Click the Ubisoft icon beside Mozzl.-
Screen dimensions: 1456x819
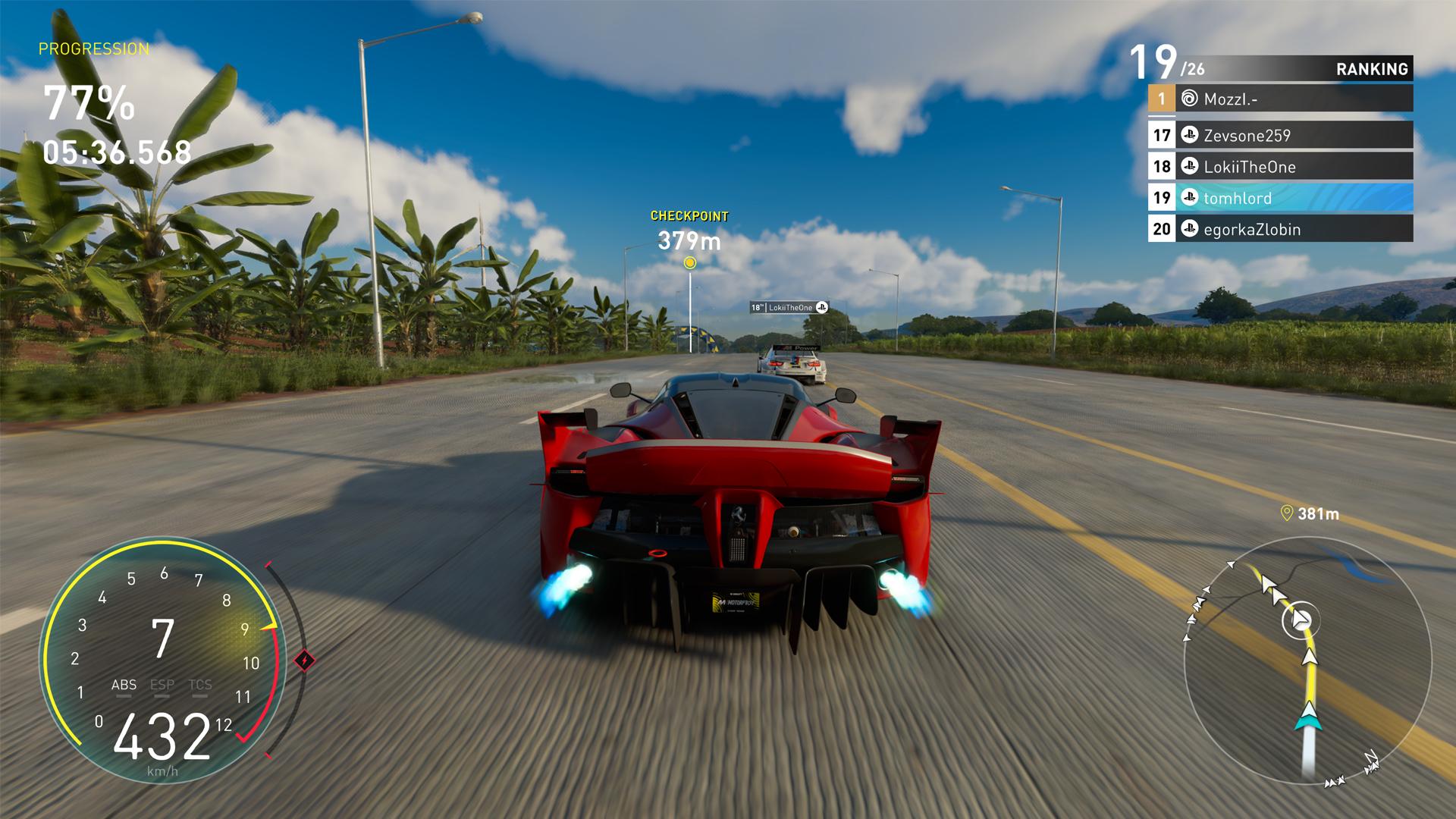pos(1189,98)
